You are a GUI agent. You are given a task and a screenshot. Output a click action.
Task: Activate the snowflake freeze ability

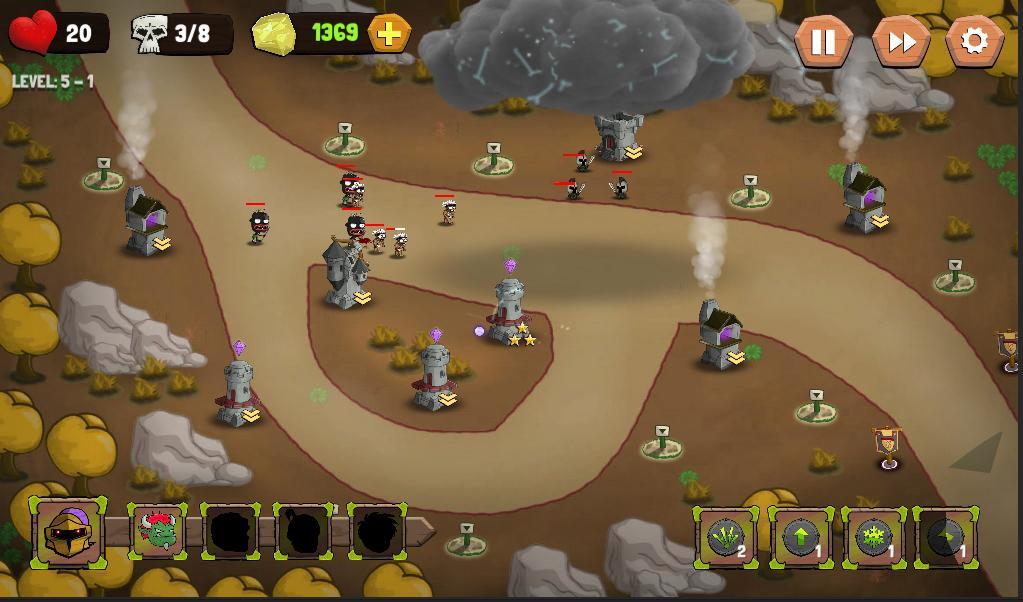coord(874,538)
